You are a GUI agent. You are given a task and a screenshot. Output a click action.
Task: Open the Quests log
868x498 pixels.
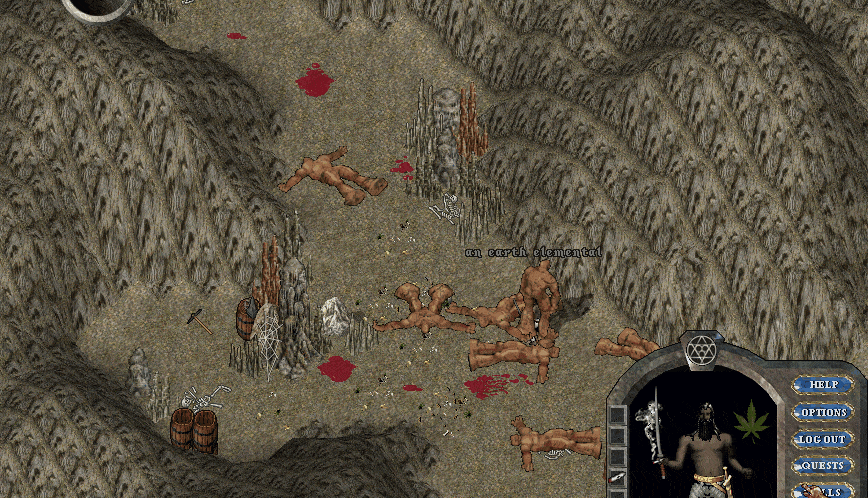point(823,465)
